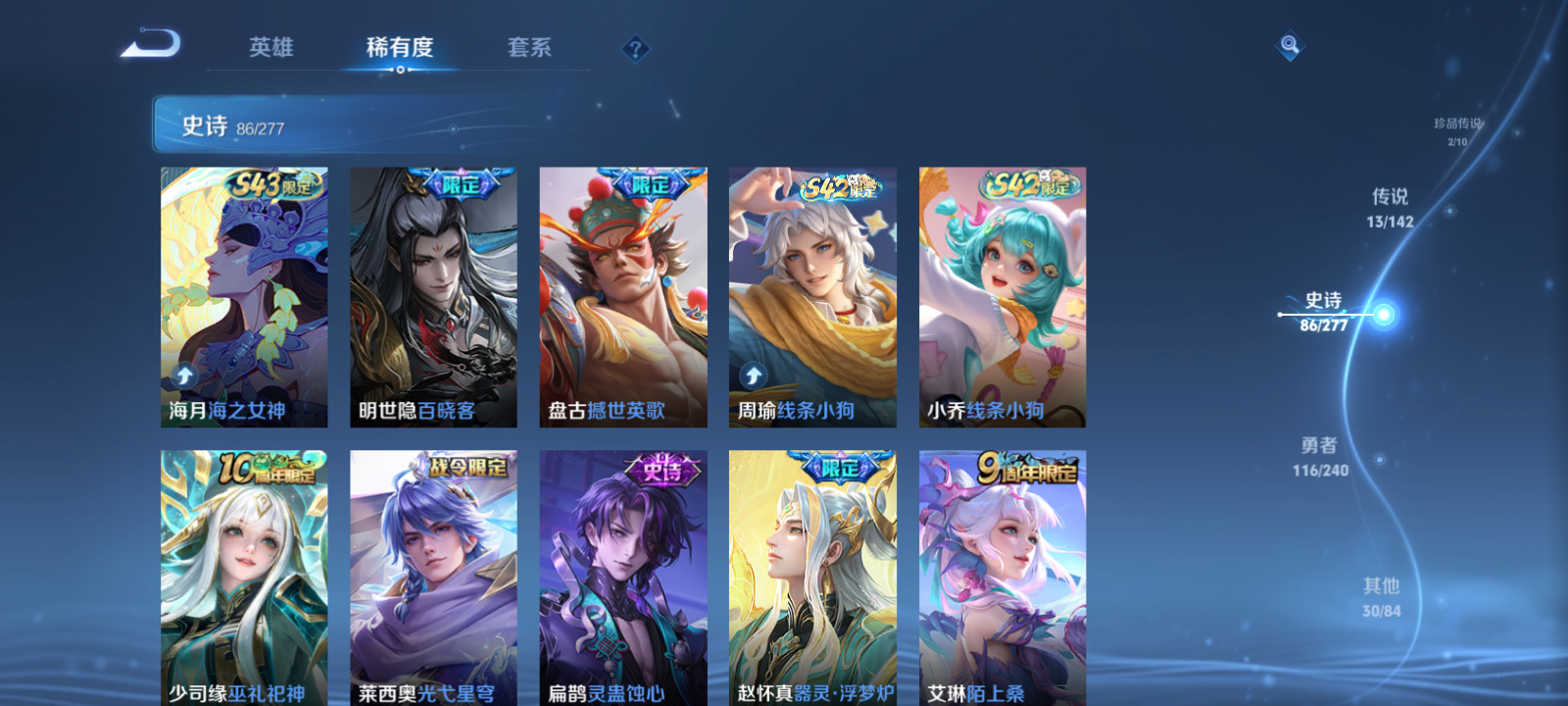This screenshot has height=706, width=1568.
Task: Click the glowing 史诗 node on the progress curve
Action: 1382,313
